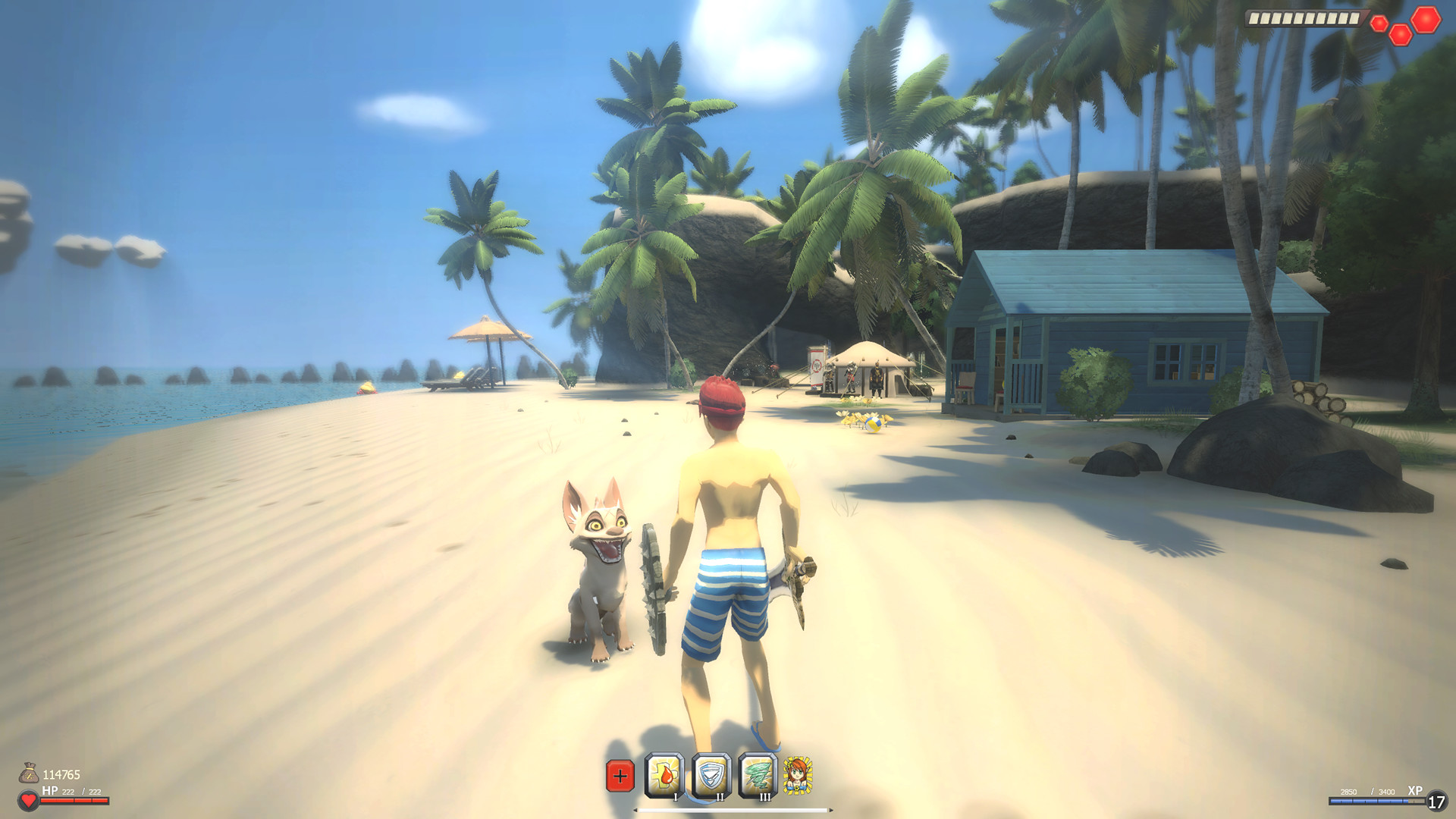Click the XP label beside the experience bar
This screenshot has width=1456, height=819.
1415,792
